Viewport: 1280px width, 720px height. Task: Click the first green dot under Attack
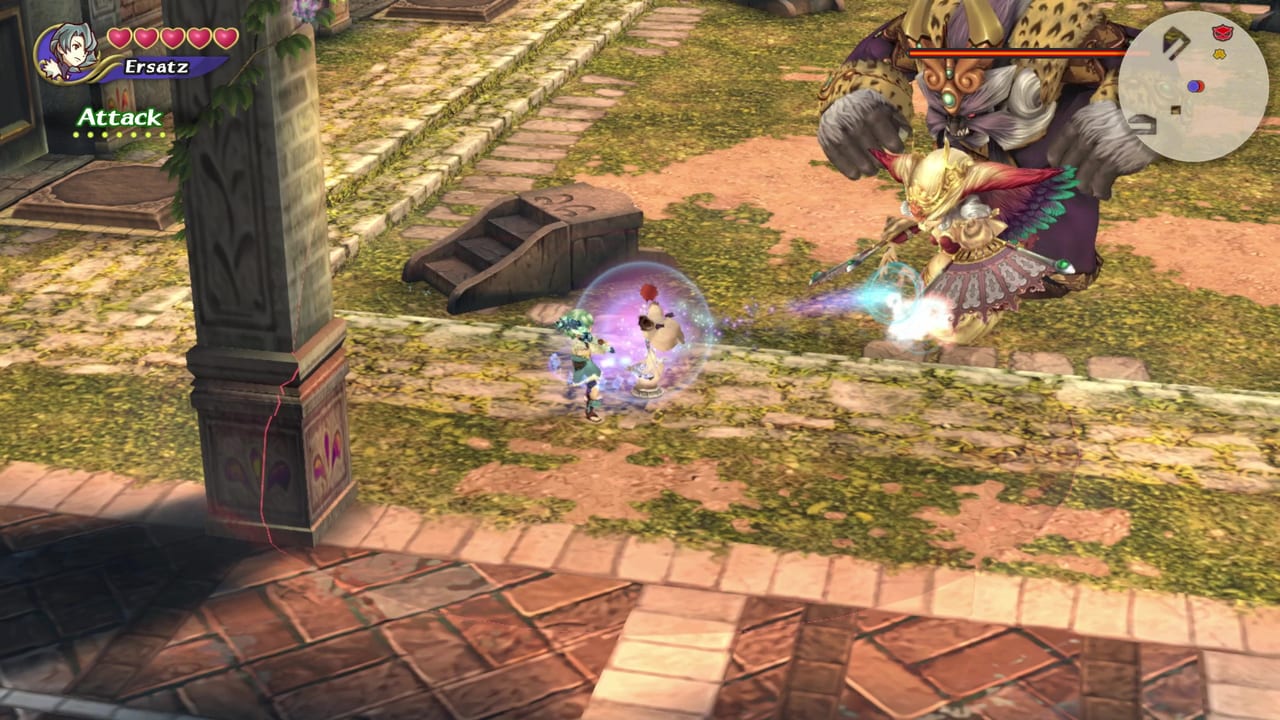[x=77, y=134]
